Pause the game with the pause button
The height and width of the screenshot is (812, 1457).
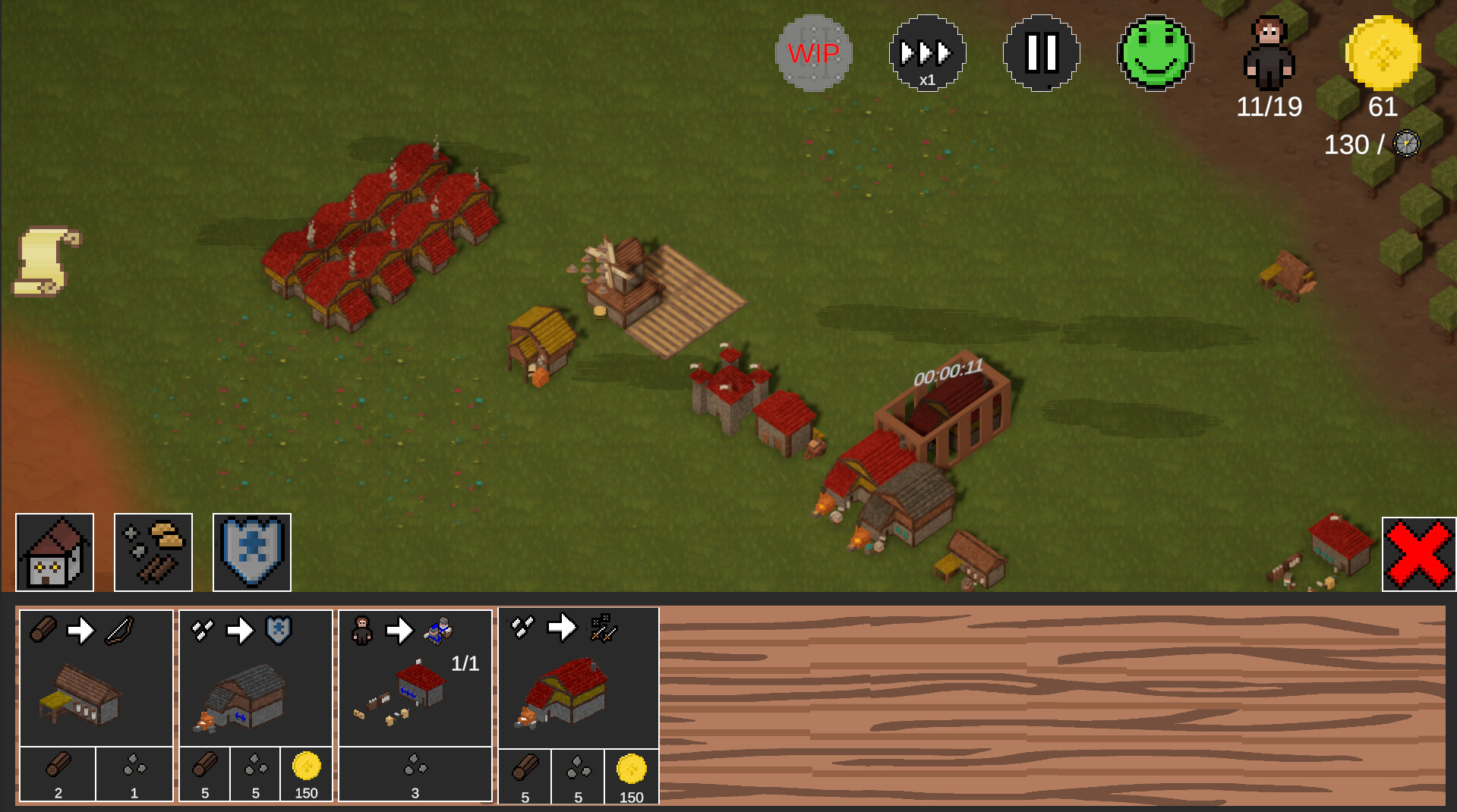click(x=1041, y=53)
